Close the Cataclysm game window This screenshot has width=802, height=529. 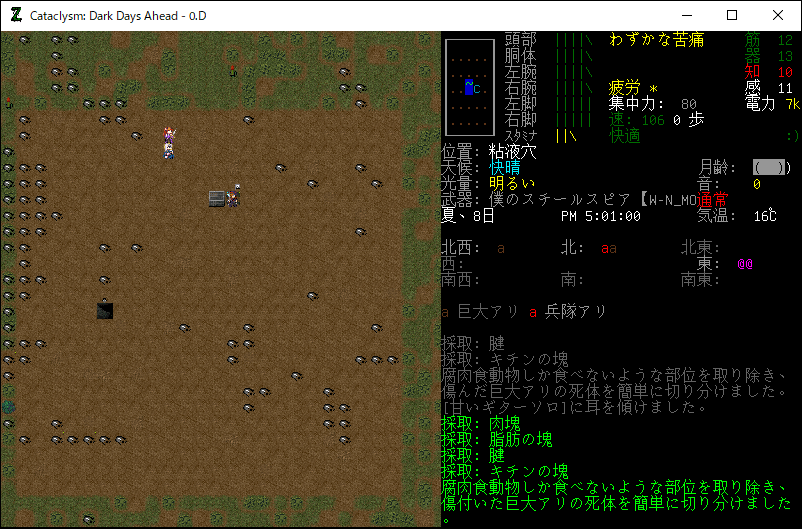tap(778, 15)
